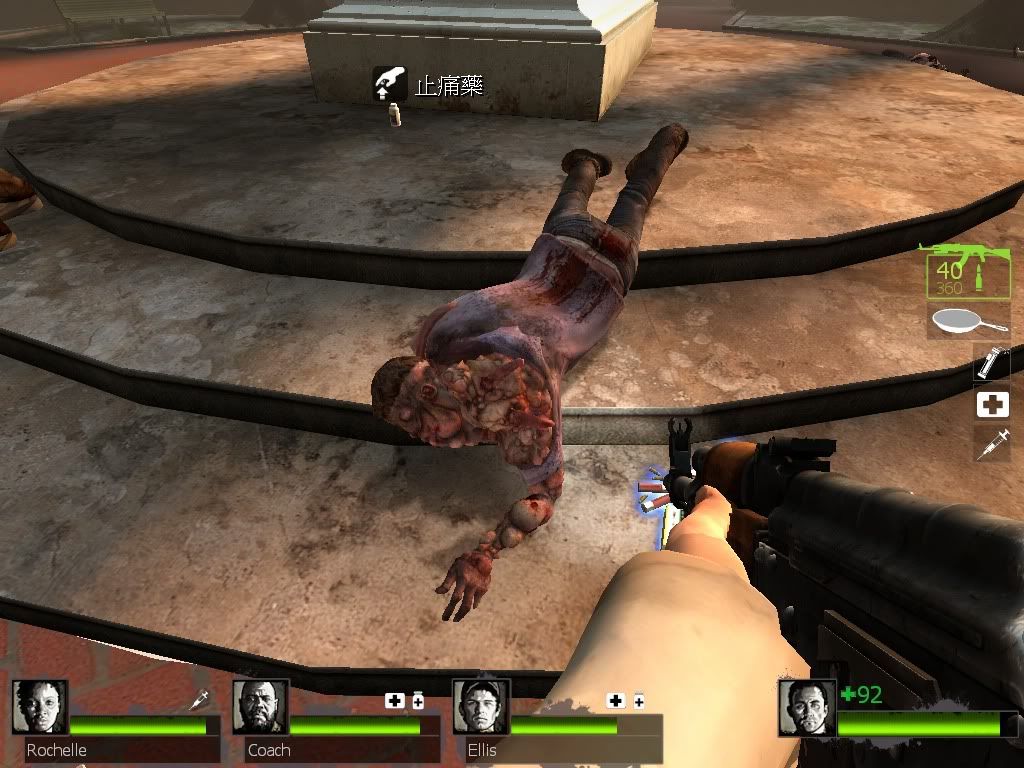Click Rochelle's teammate portrait
The width and height of the screenshot is (1024, 768).
click(x=40, y=708)
